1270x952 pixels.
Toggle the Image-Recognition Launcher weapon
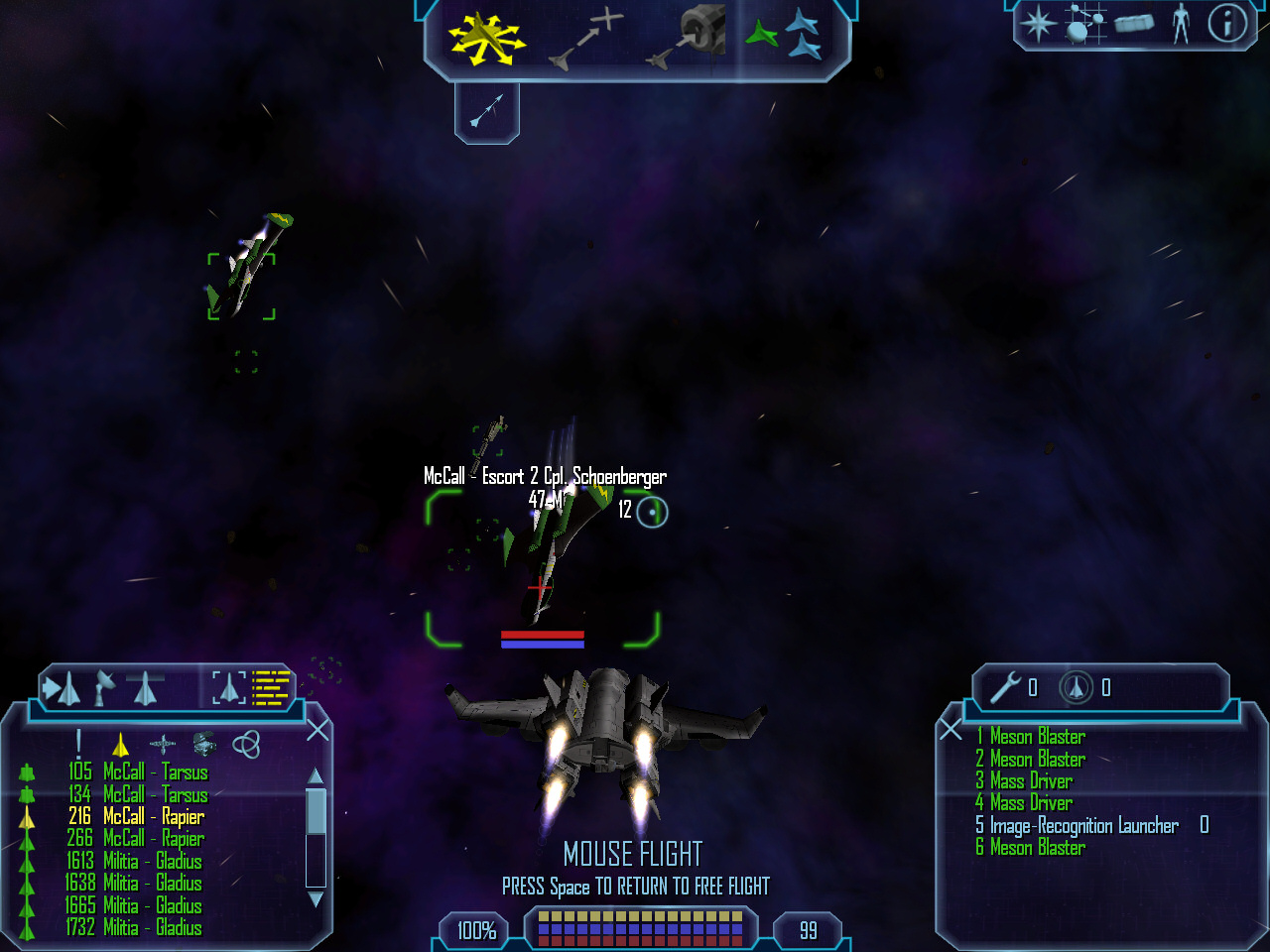1083,825
